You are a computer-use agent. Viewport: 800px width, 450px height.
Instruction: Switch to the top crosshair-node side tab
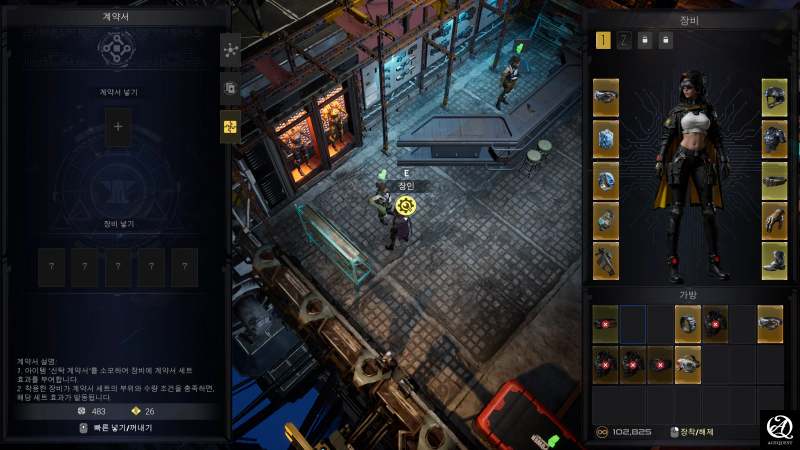coord(231,49)
